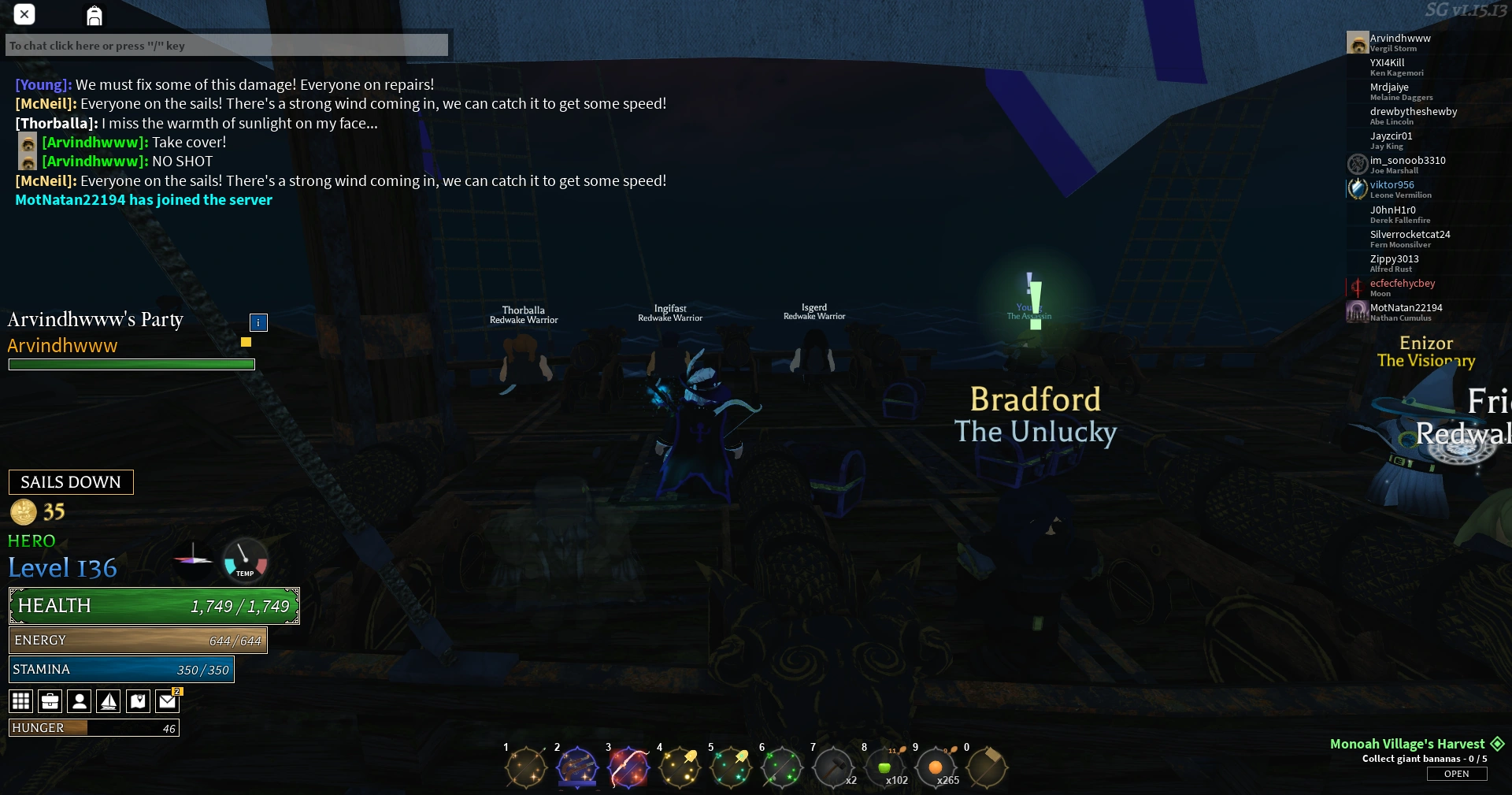Open the sailboat ship icon
The image size is (1512, 795).
tap(109, 701)
